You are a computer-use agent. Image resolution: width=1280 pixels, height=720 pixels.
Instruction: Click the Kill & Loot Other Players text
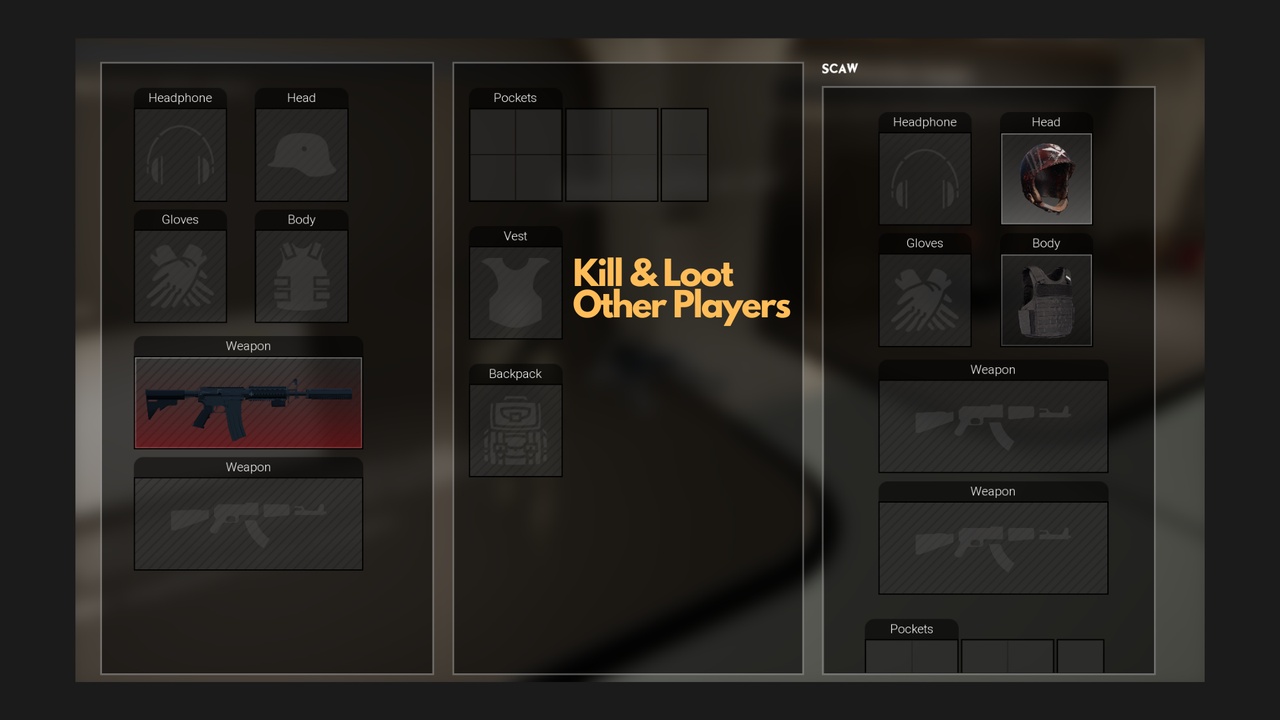[681, 290]
